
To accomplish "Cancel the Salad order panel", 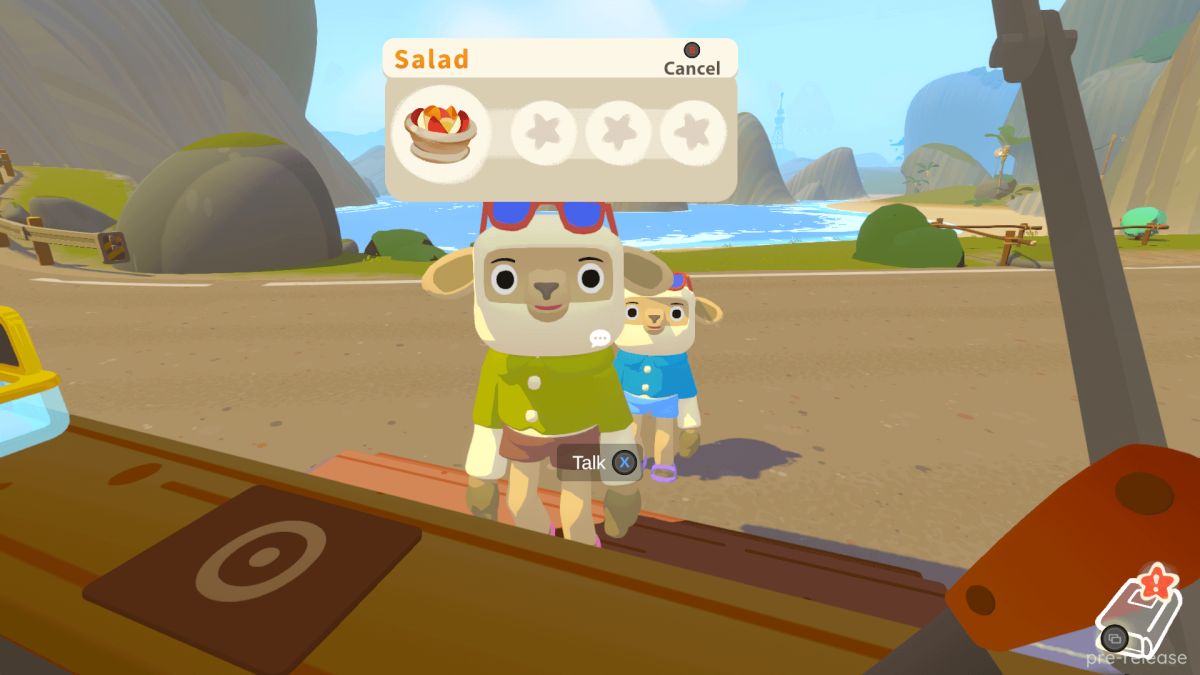I will [x=691, y=60].
